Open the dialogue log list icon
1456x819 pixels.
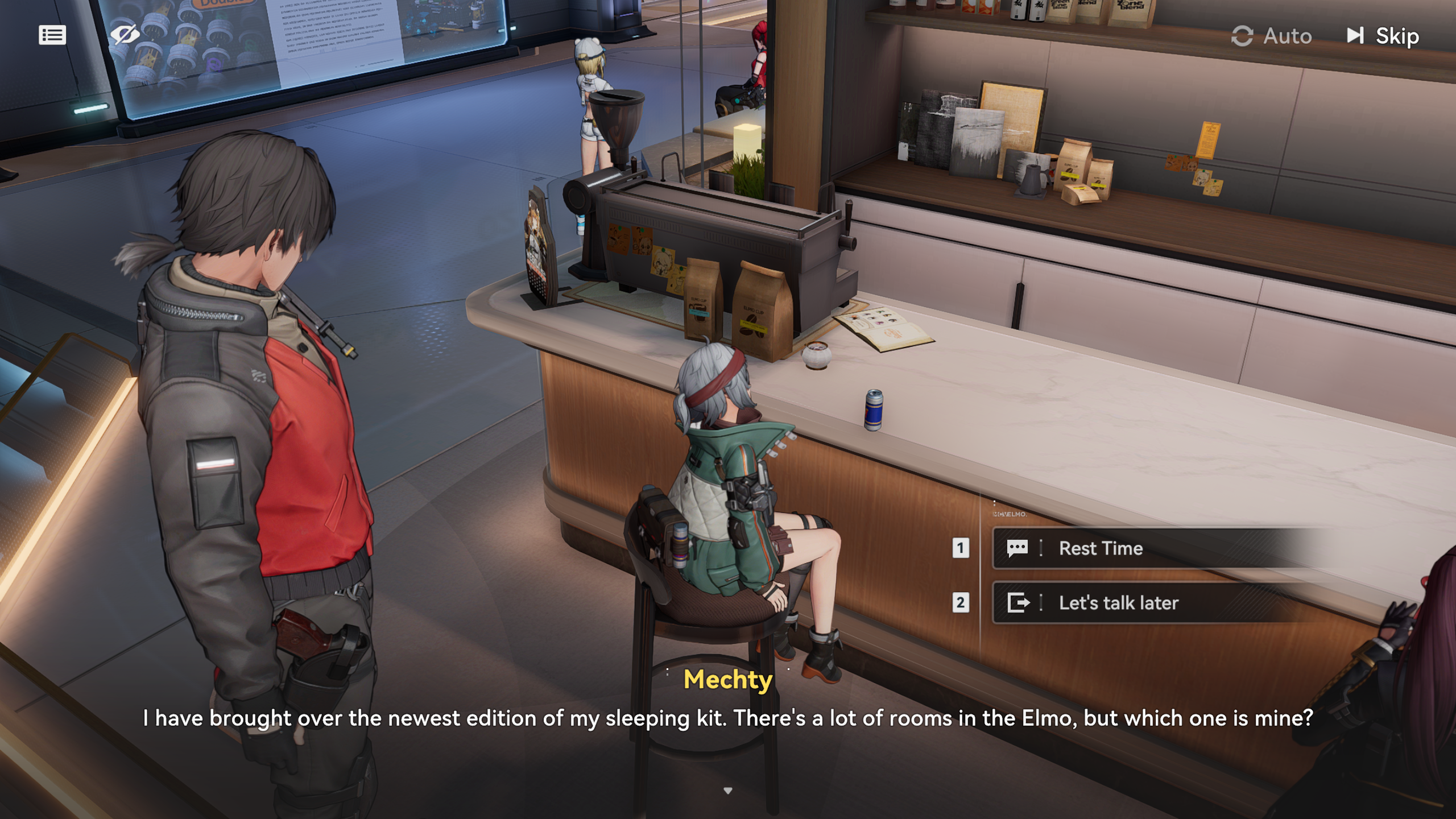(x=52, y=35)
